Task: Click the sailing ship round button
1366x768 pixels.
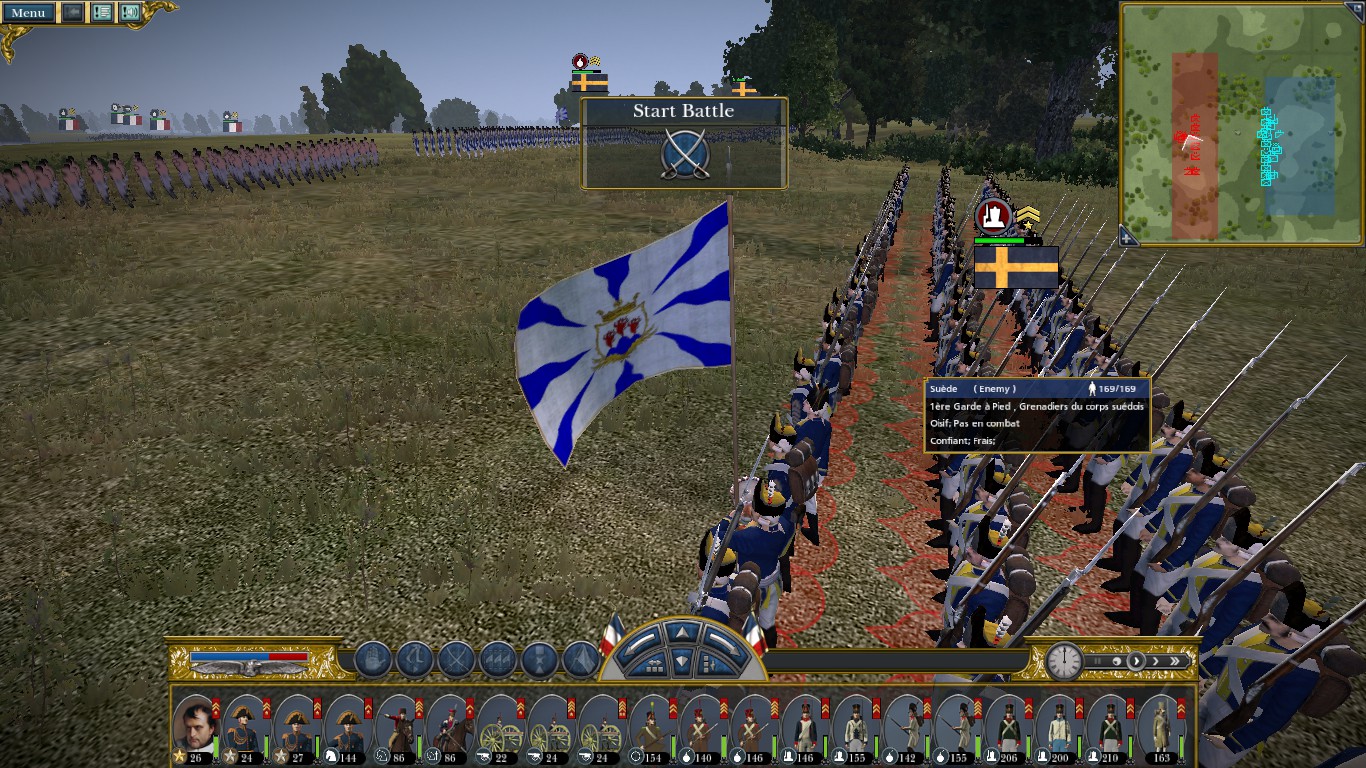Action: 372,660
